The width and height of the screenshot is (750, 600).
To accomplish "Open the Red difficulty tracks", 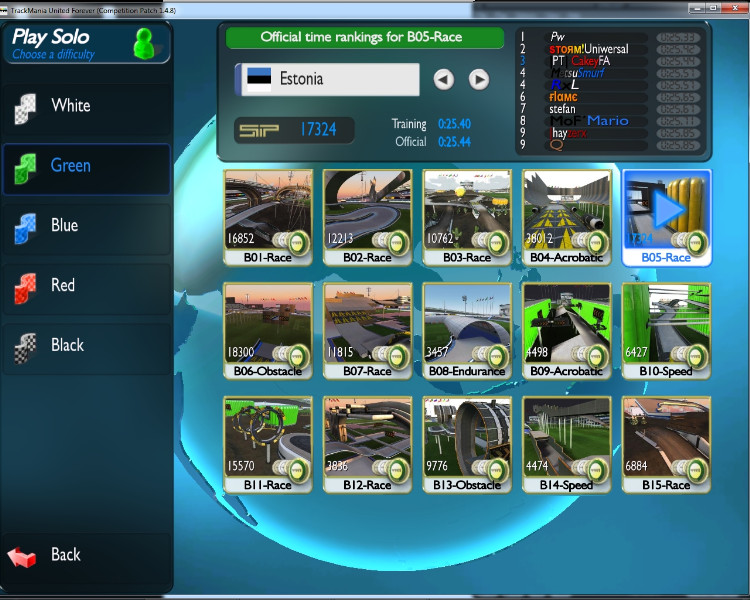I will (x=62, y=286).
